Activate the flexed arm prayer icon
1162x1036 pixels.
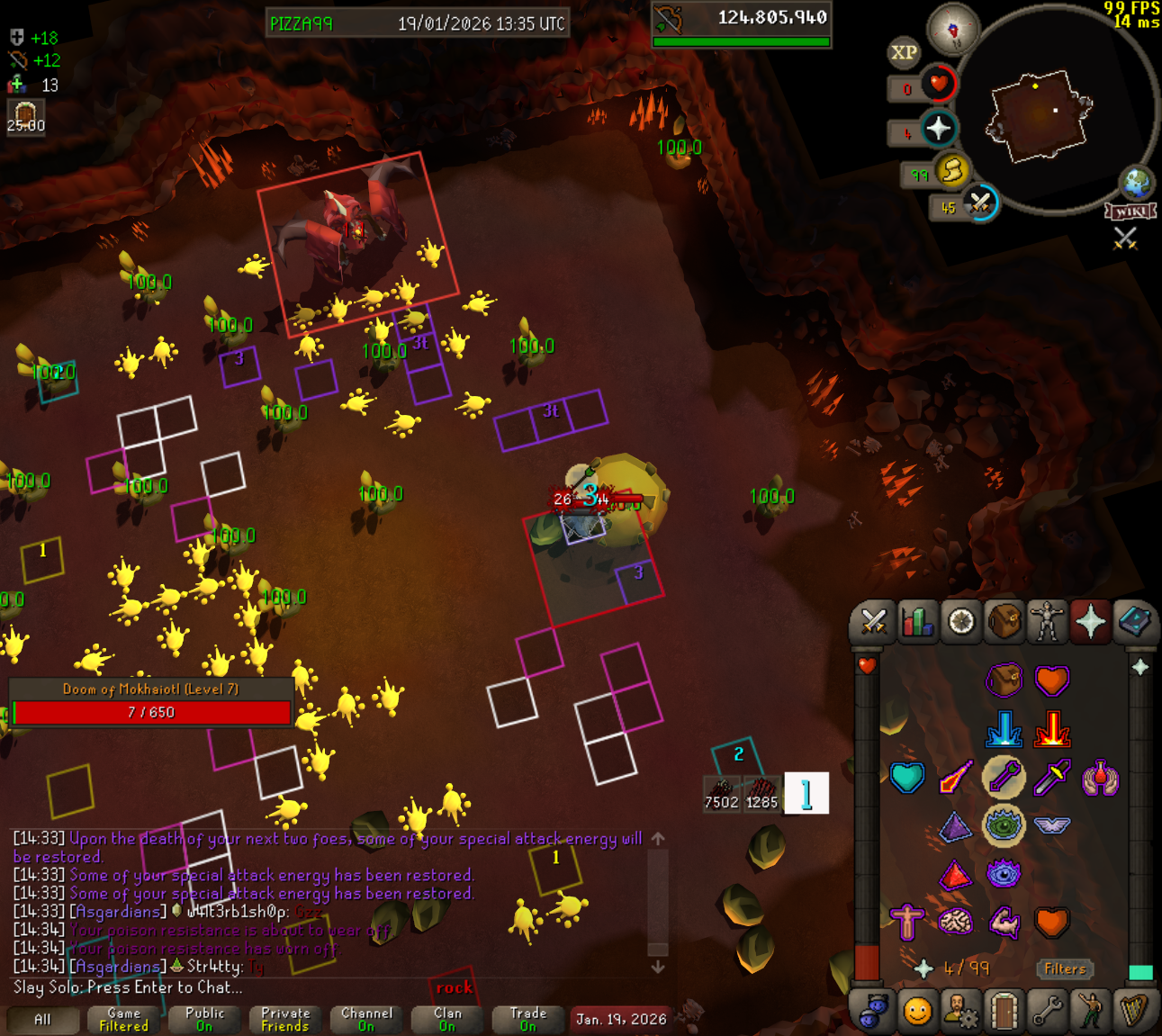pyautogui.click(x=1003, y=922)
